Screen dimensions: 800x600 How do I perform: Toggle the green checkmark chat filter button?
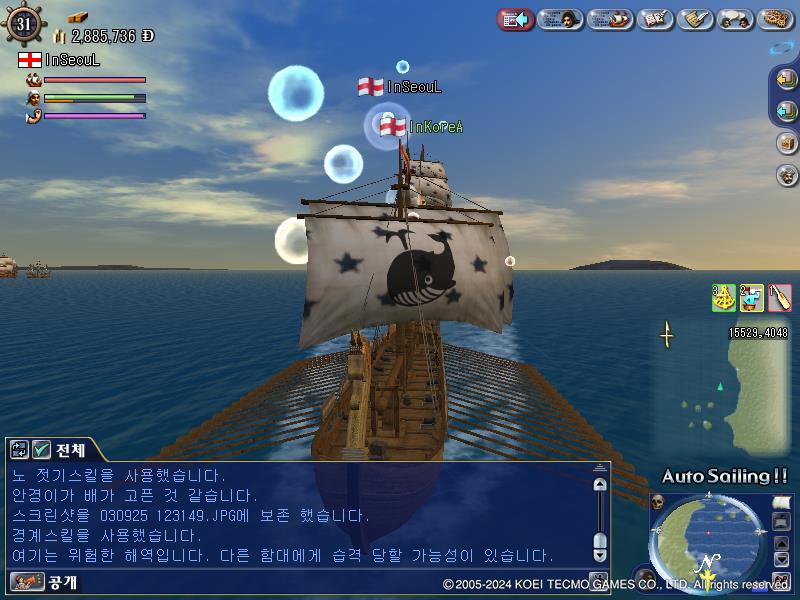[x=41, y=450]
